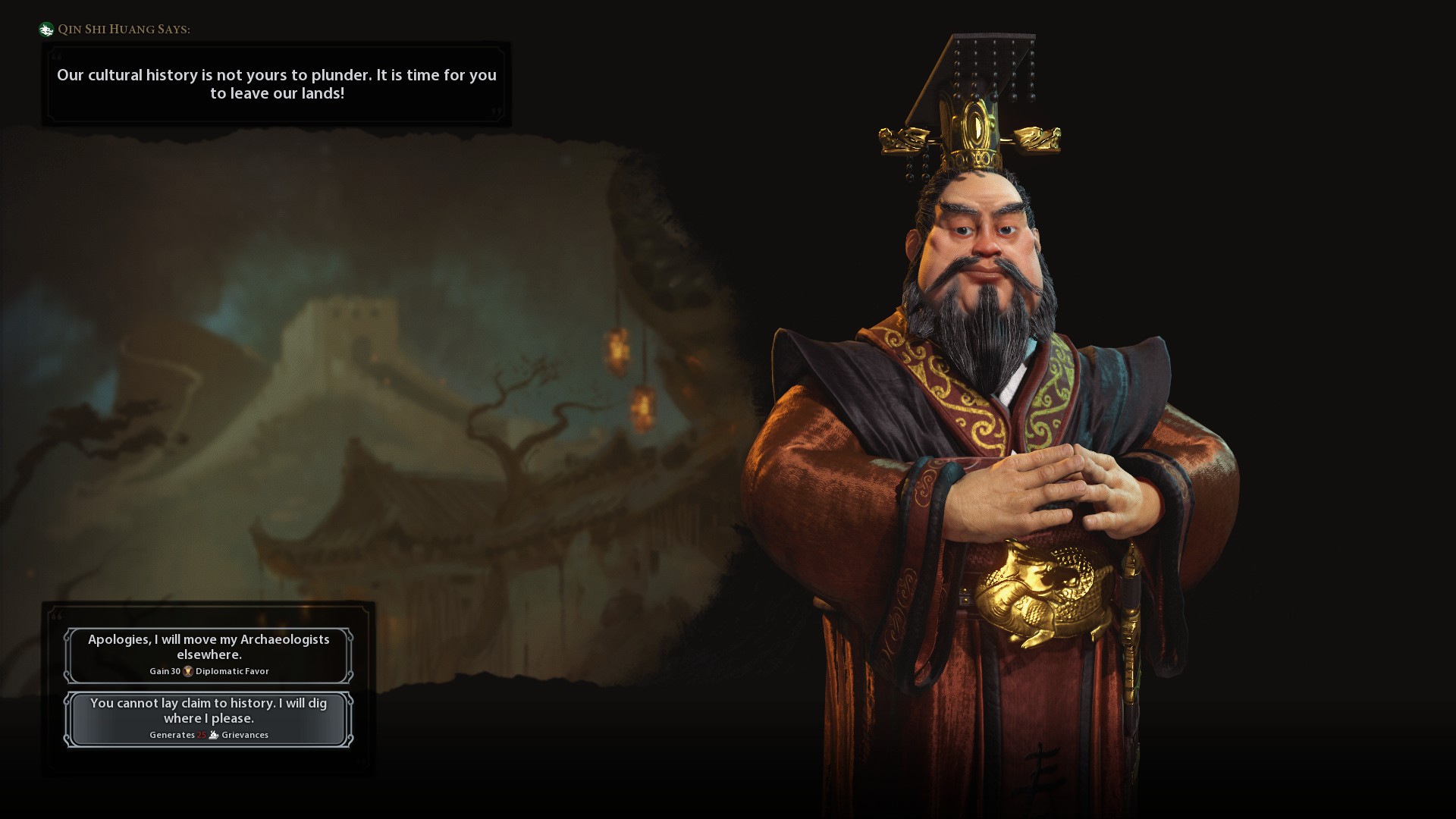Choose the apology reply to move Archaeologists
Image resolution: width=1456 pixels, height=819 pixels.
209,654
